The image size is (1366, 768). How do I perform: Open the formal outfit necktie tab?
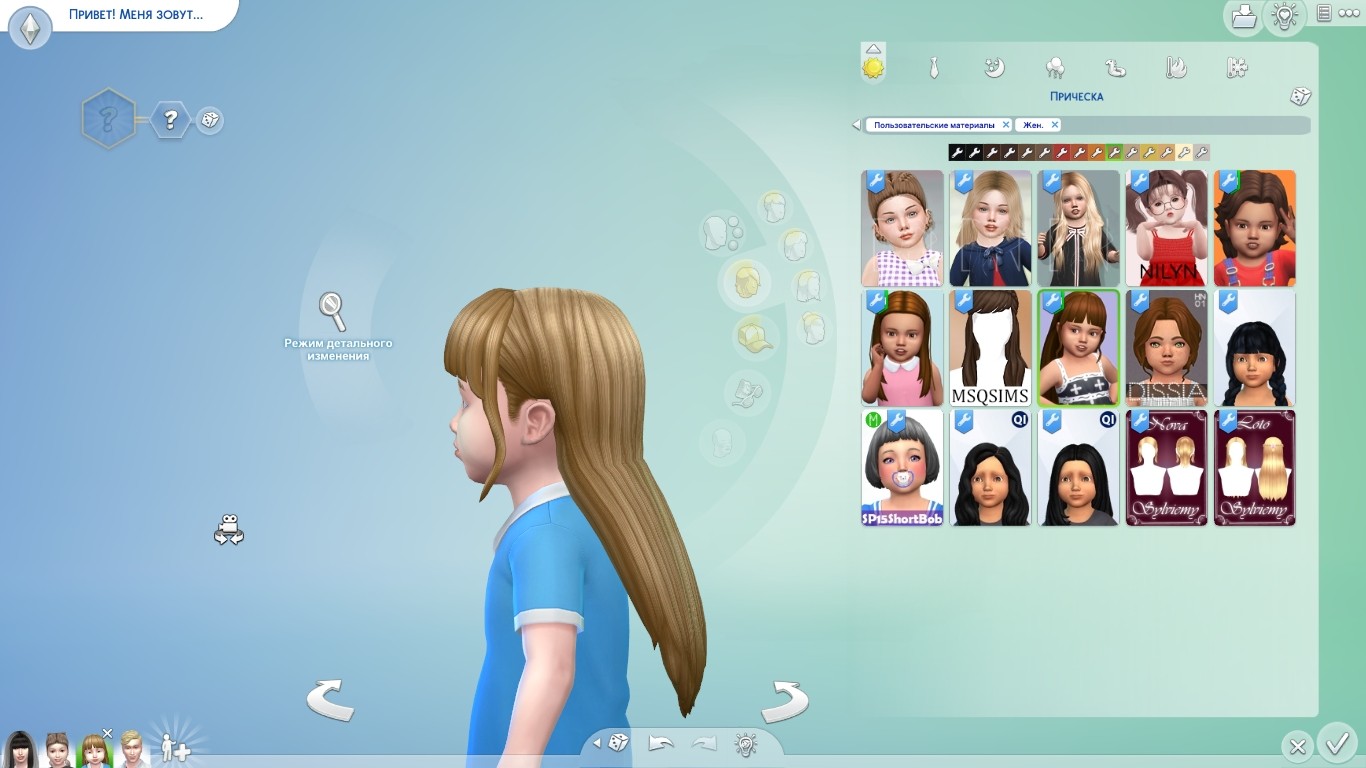click(933, 68)
